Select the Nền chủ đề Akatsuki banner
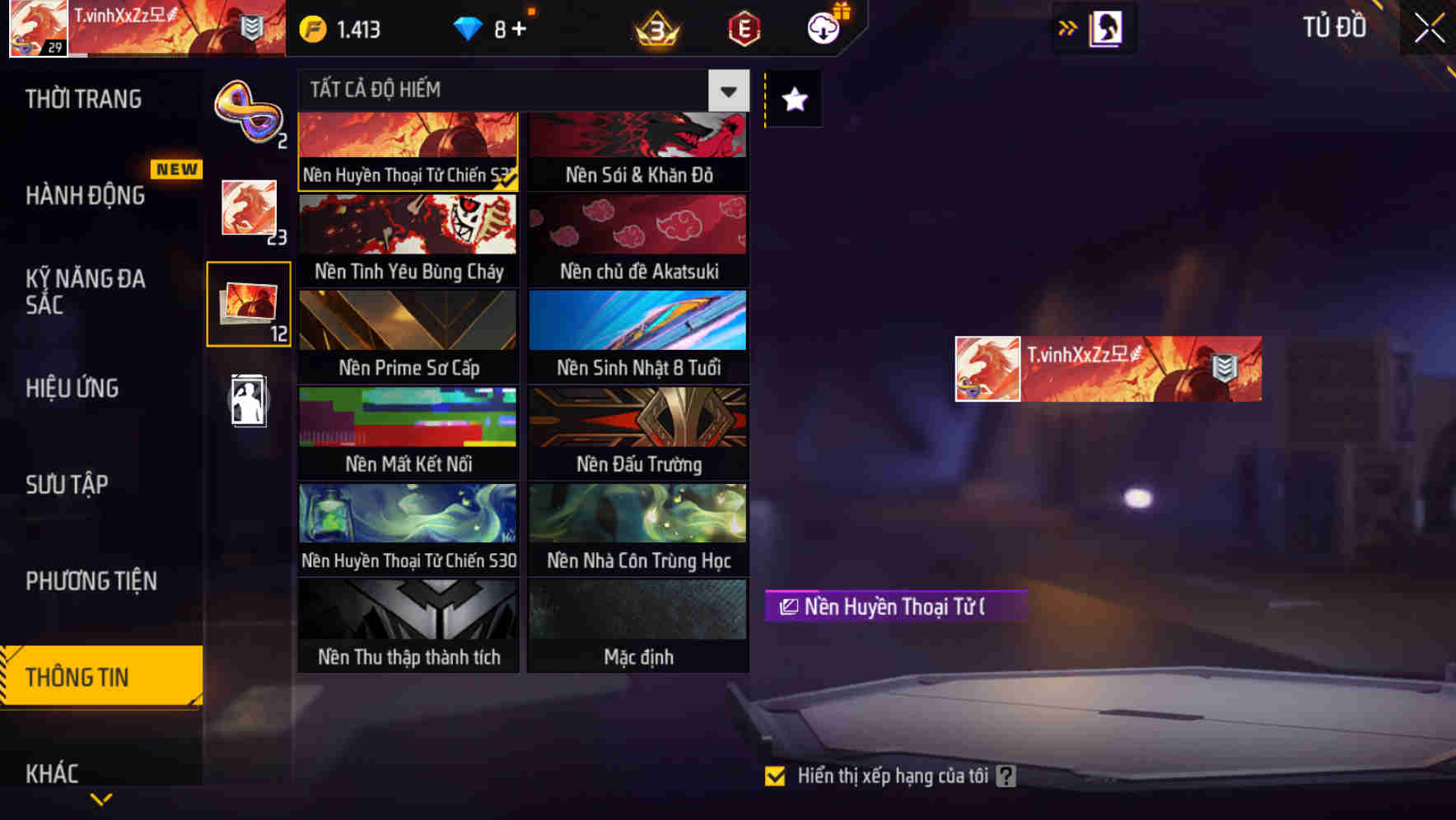1456x820 pixels. coord(638,239)
